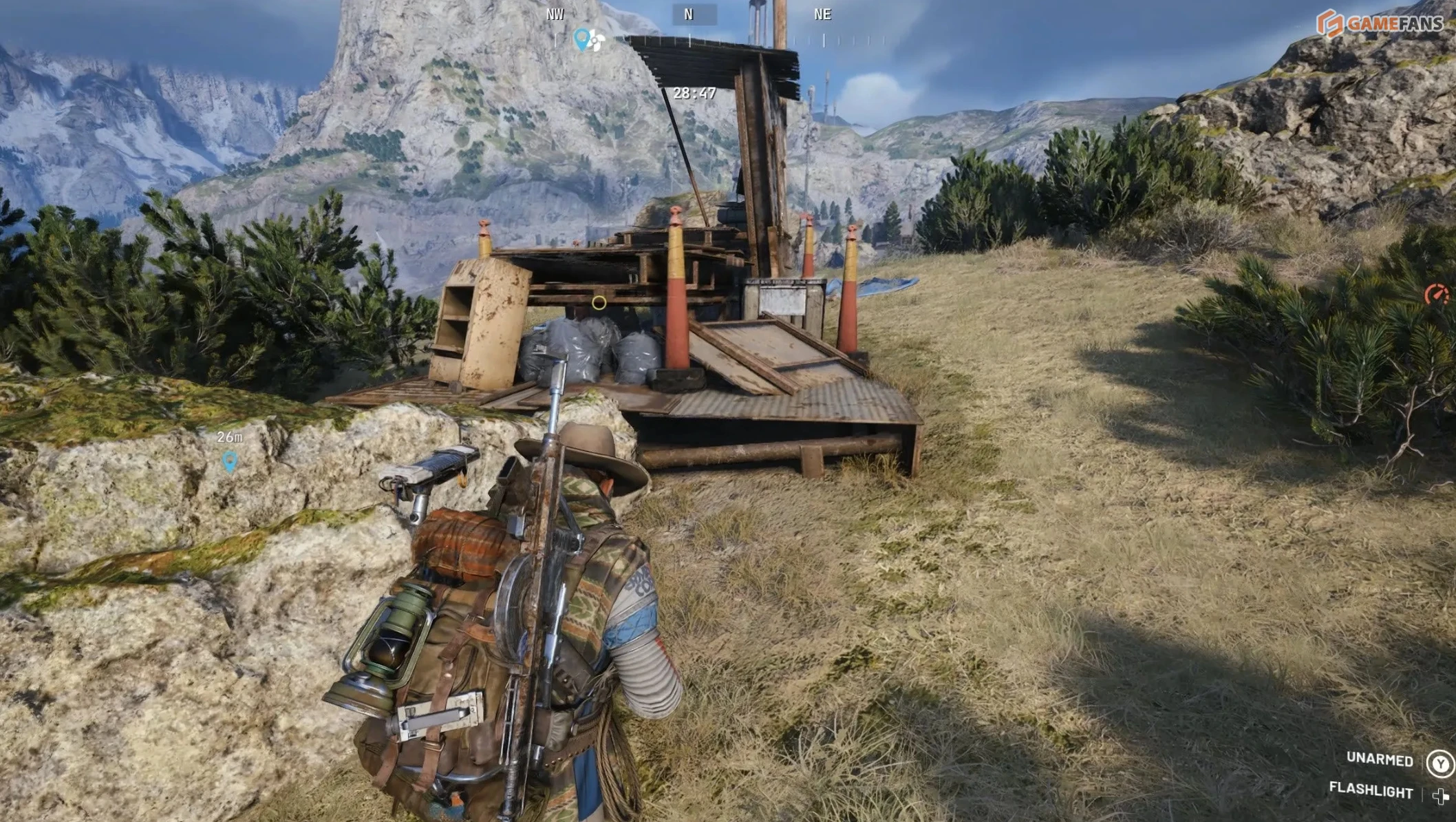Click the blue waypoint pin on the compass
The image size is (1456, 822).
click(x=582, y=39)
